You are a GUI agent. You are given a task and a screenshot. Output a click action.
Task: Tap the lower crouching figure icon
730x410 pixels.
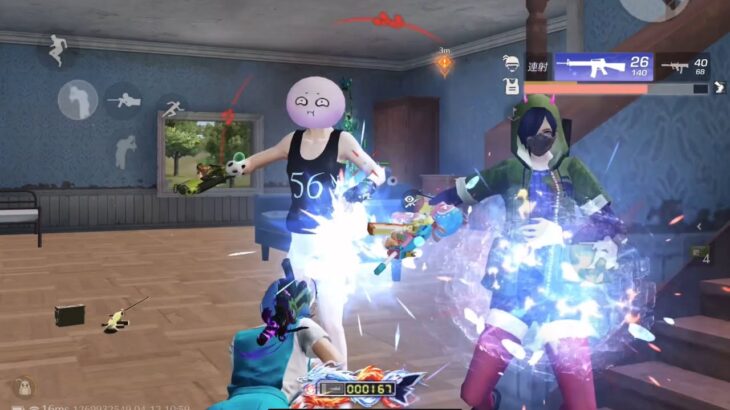point(124,152)
